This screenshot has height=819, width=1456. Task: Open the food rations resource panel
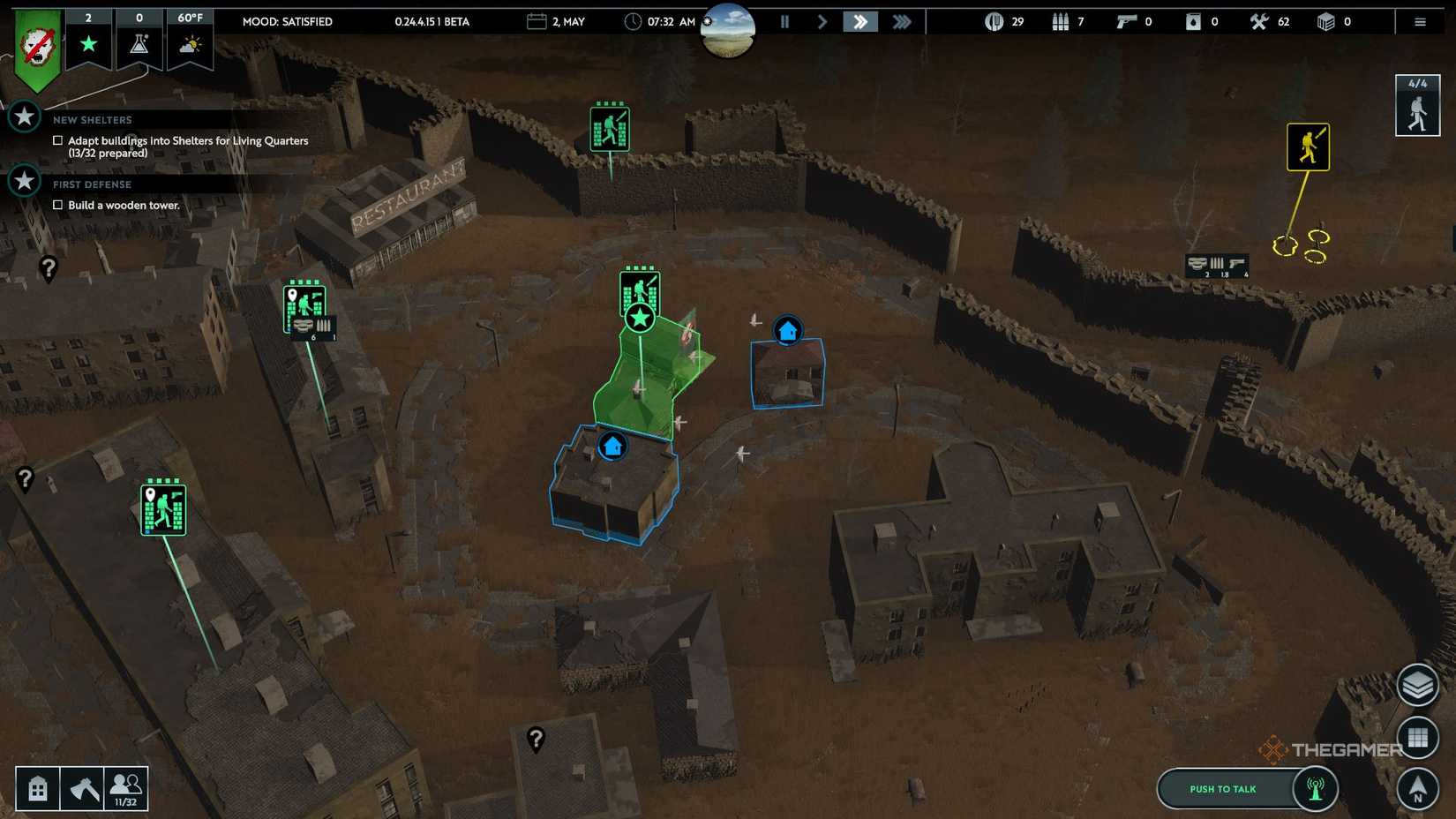pos(996,21)
